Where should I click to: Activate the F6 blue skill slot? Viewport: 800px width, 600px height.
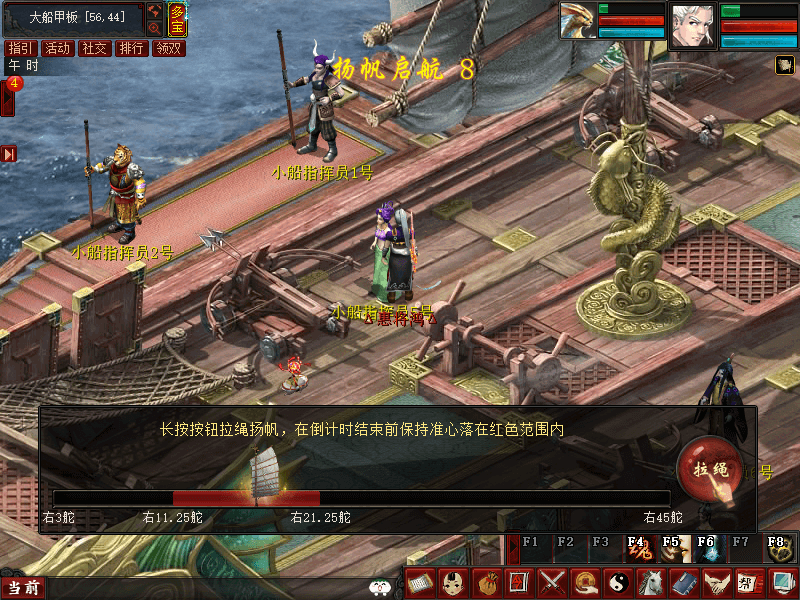[707, 547]
